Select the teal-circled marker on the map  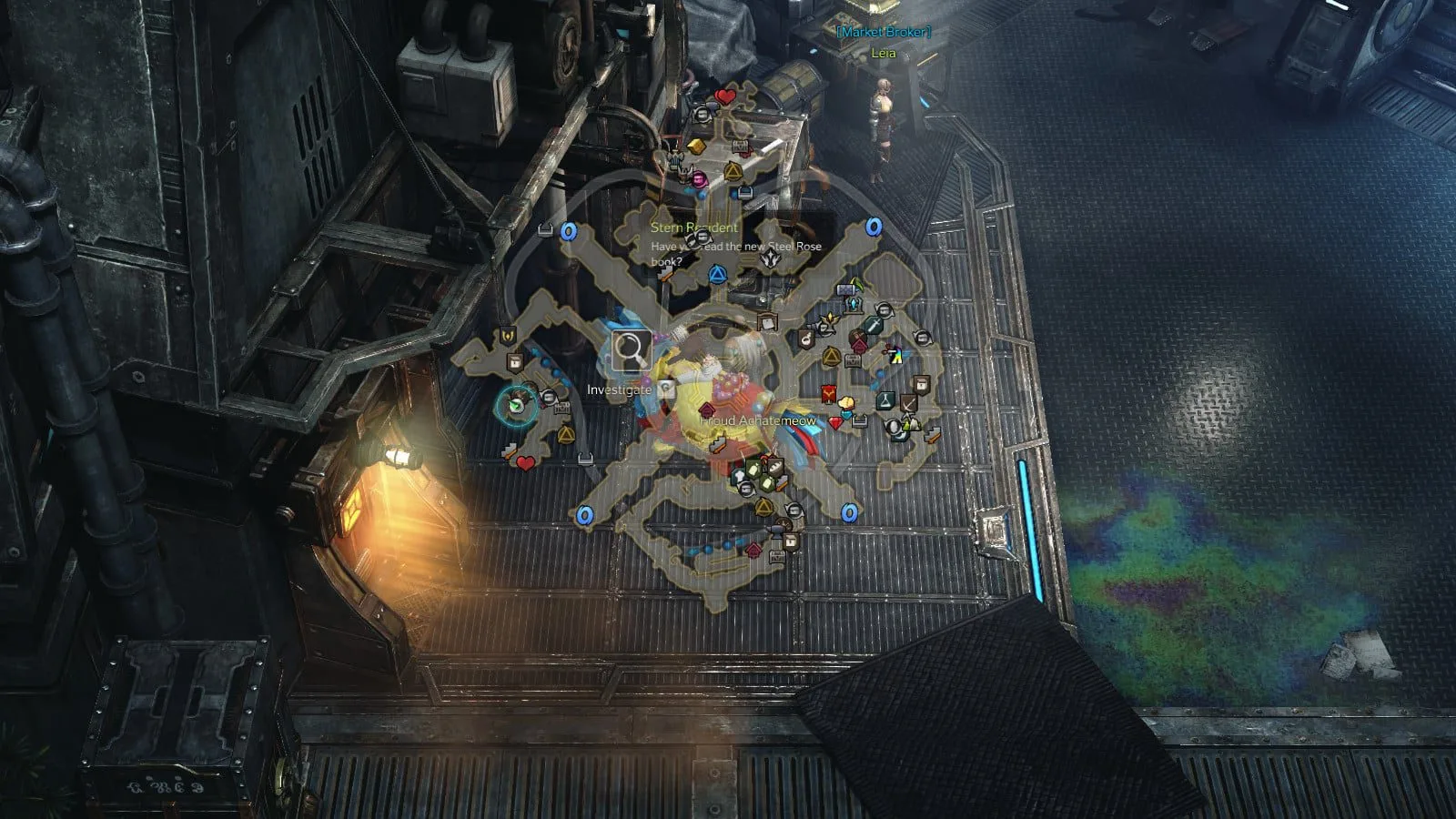[x=518, y=402]
